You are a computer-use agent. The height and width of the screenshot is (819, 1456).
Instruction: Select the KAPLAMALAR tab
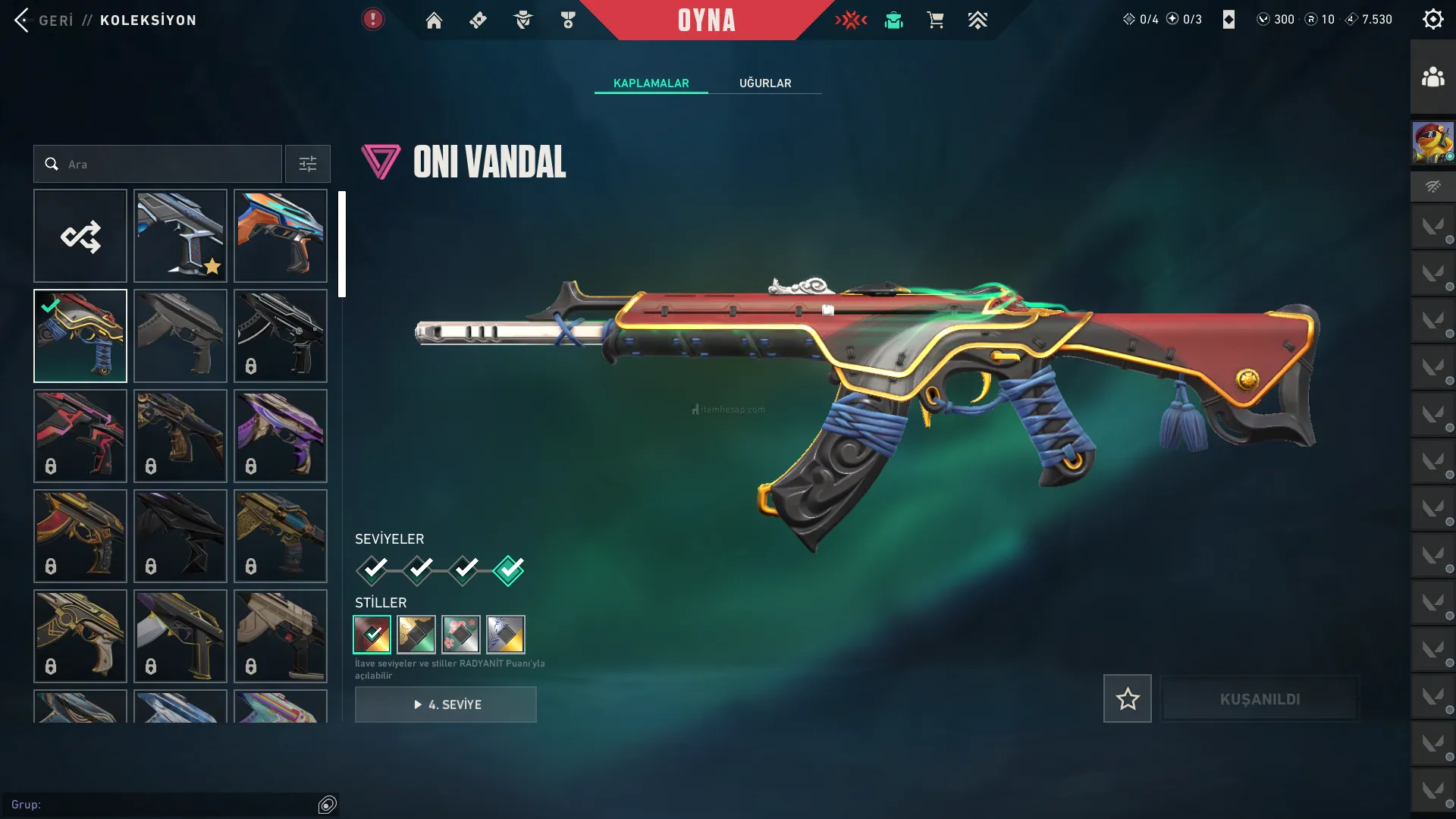click(651, 83)
